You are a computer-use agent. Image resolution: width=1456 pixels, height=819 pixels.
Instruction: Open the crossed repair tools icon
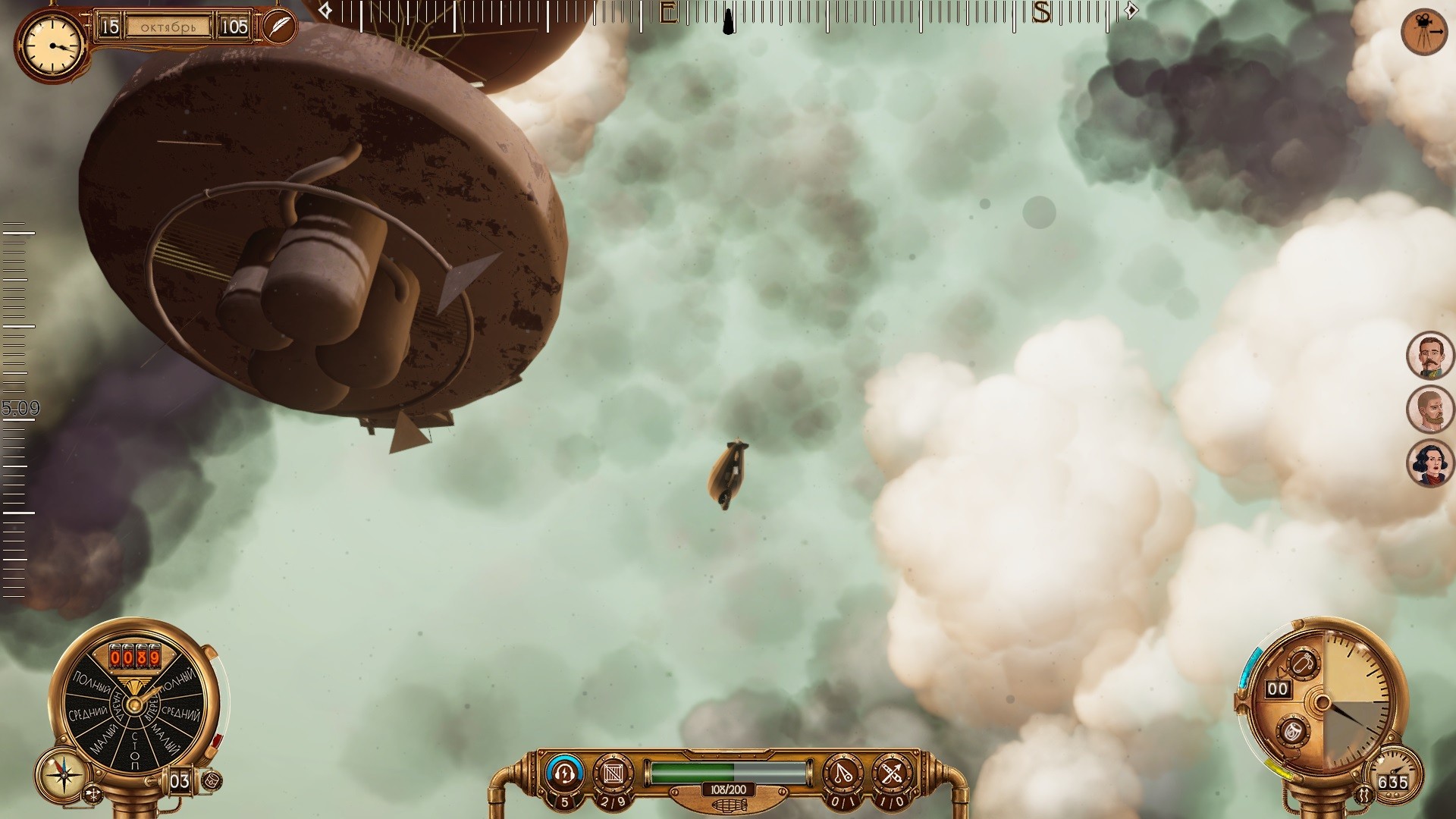pos(891,773)
